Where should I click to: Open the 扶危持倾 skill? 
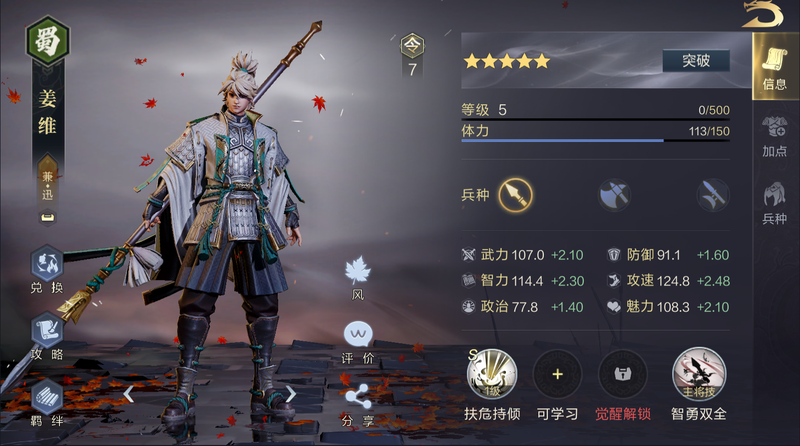(x=492, y=375)
